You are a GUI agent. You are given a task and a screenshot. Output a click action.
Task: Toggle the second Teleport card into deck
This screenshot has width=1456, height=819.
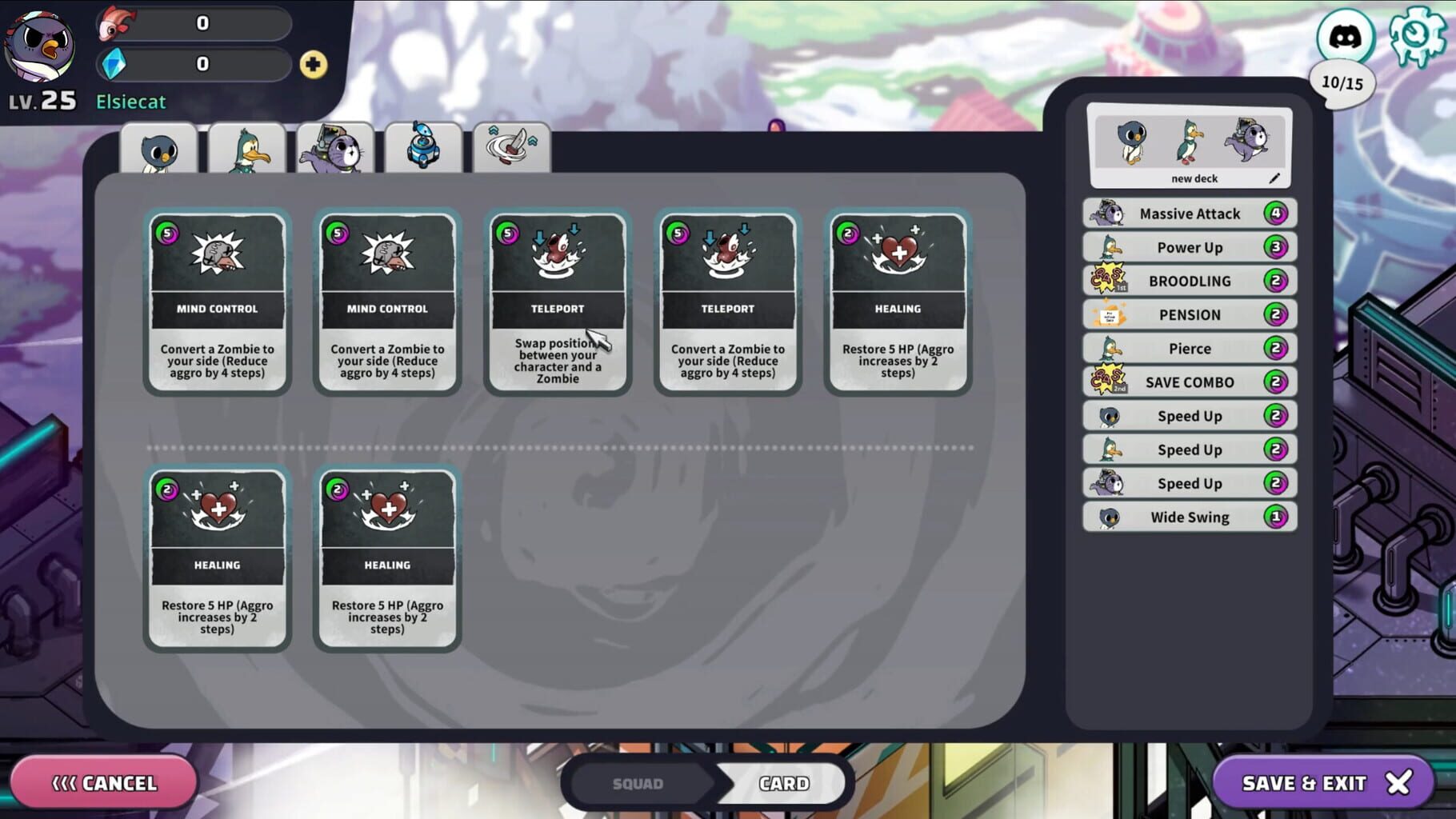[727, 302]
